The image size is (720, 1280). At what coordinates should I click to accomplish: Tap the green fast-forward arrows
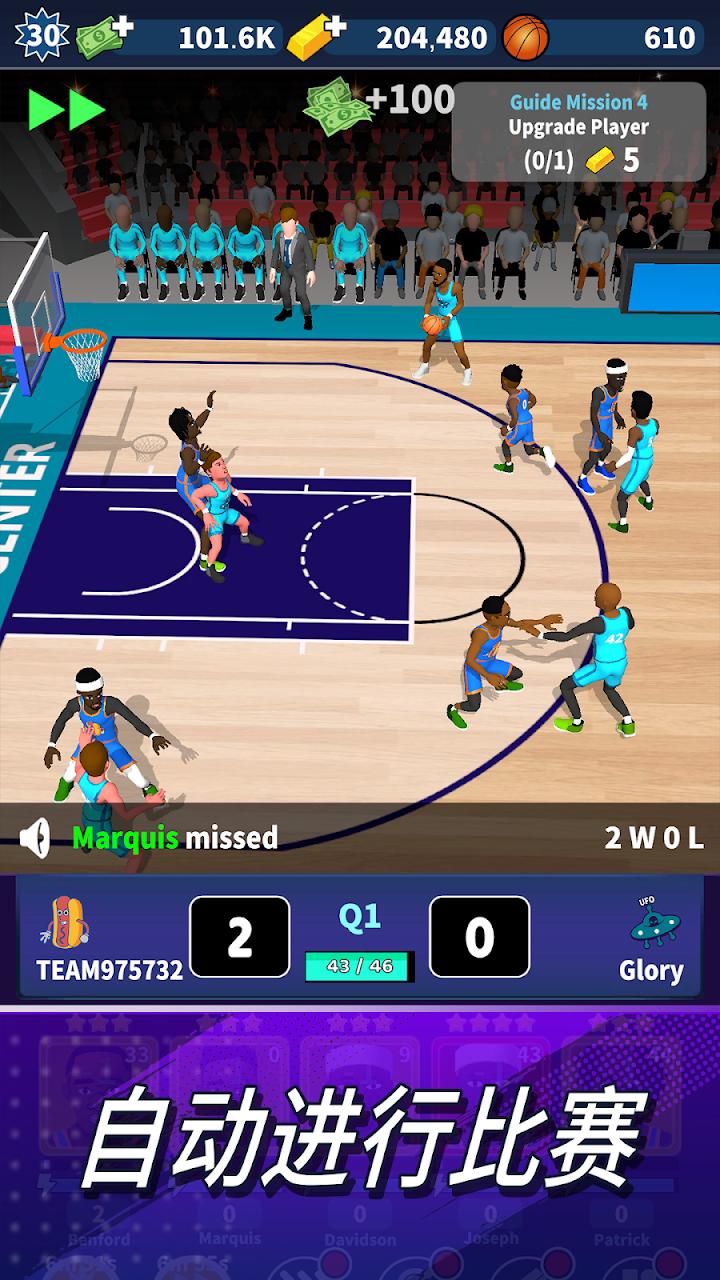(67, 109)
